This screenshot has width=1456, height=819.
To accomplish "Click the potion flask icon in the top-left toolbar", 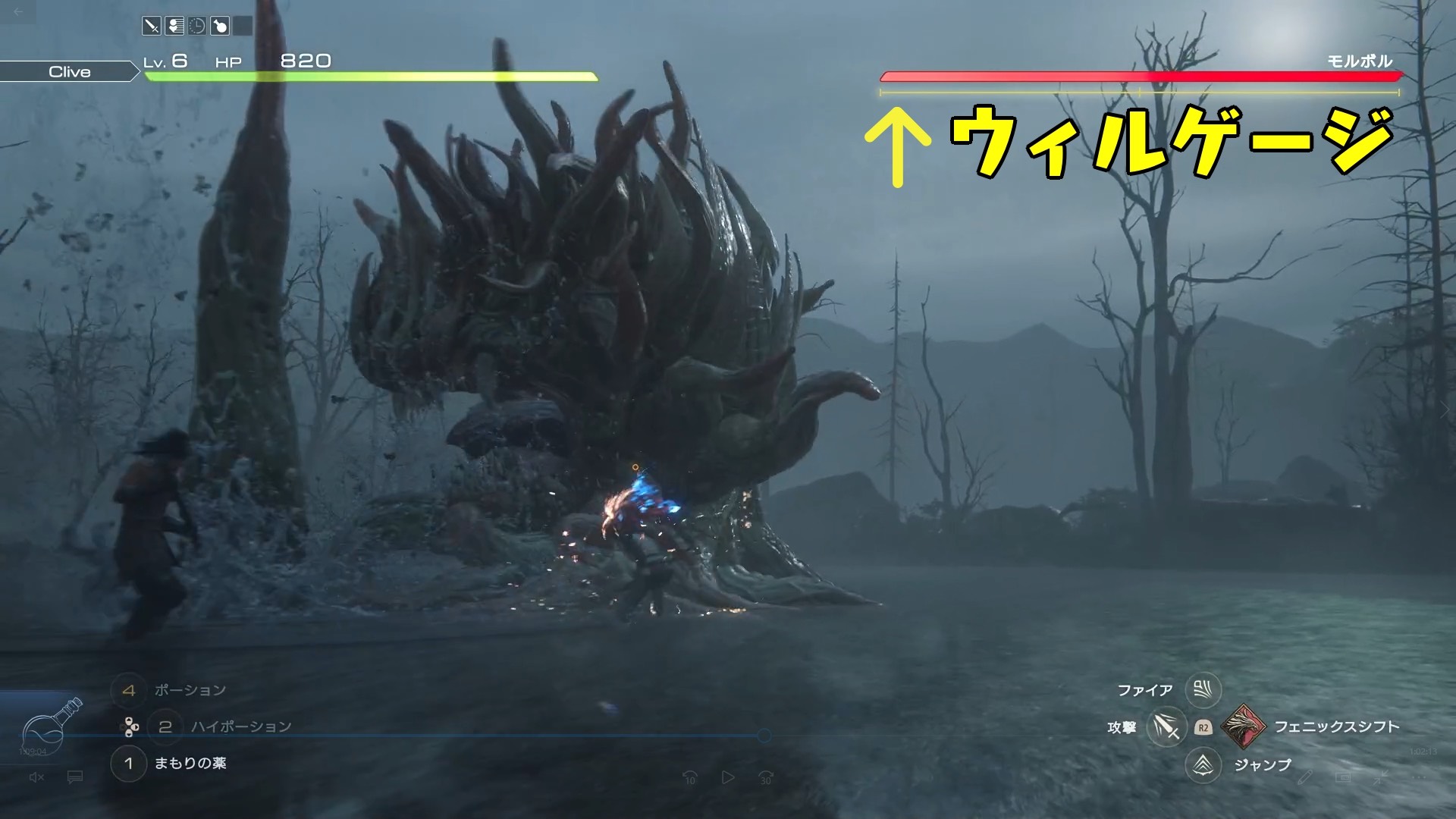I will (x=220, y=26).
